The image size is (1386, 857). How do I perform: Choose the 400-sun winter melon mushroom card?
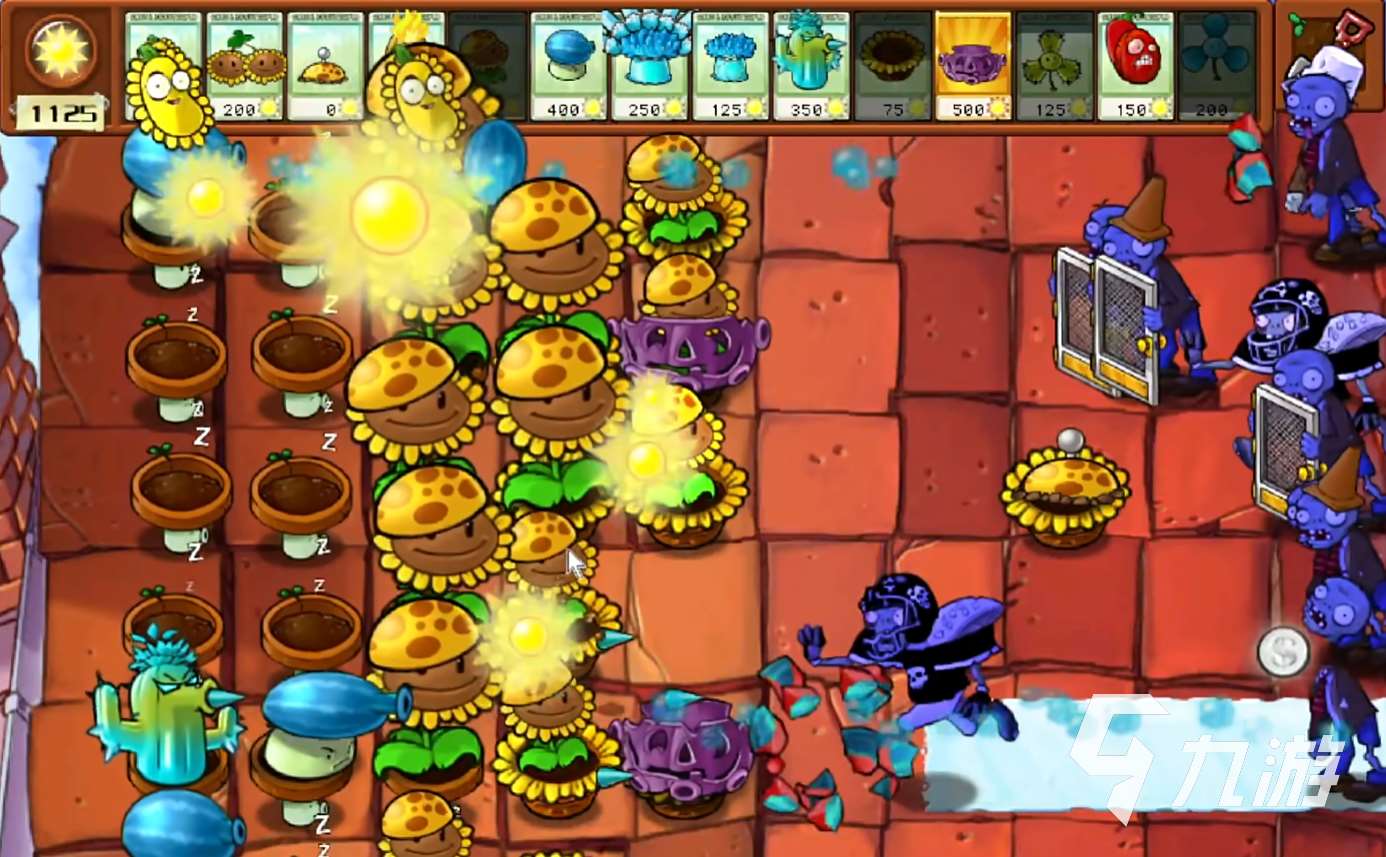569,65
